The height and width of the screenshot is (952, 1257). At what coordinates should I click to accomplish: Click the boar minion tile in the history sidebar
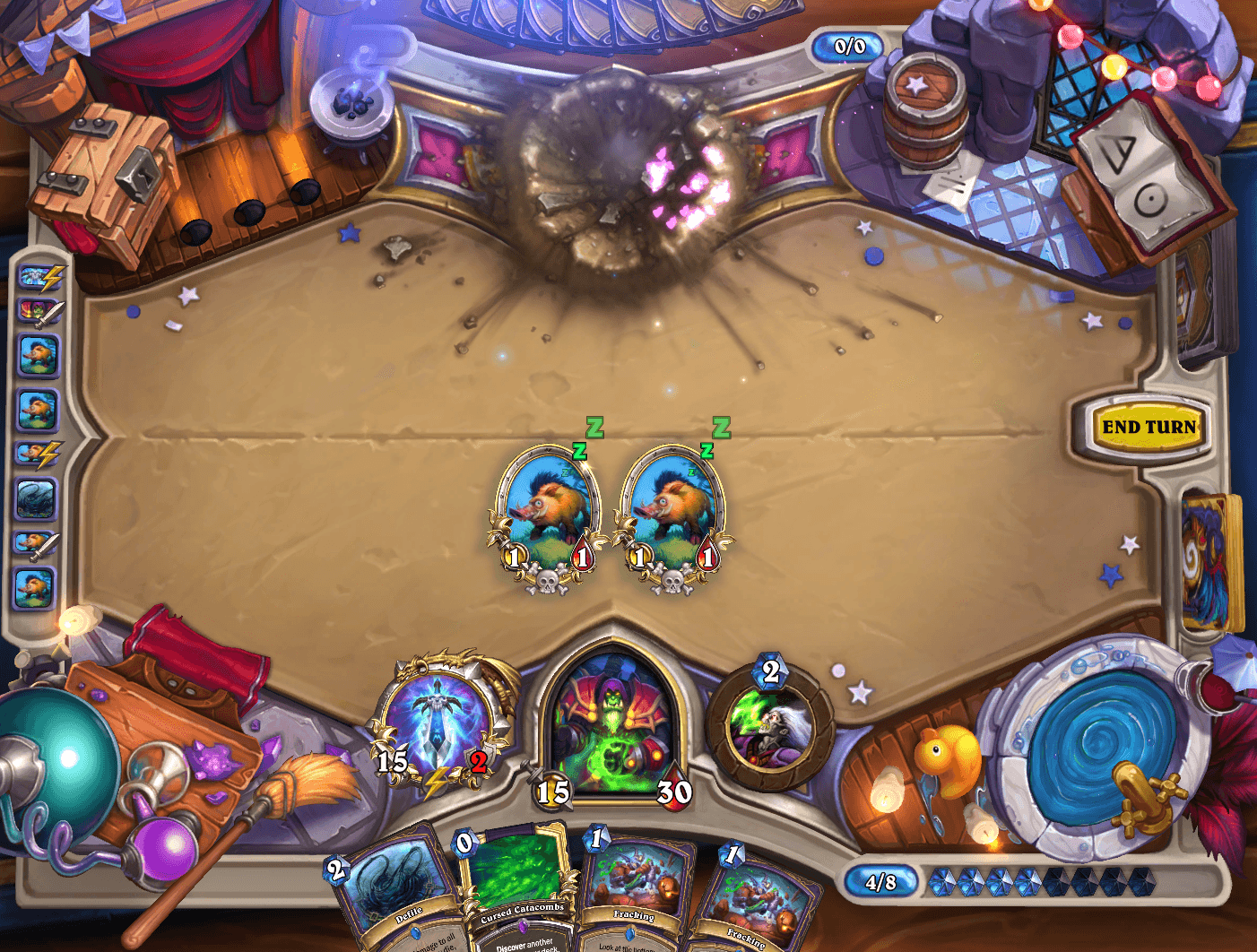pyautogui.click(x=37, y=355)
